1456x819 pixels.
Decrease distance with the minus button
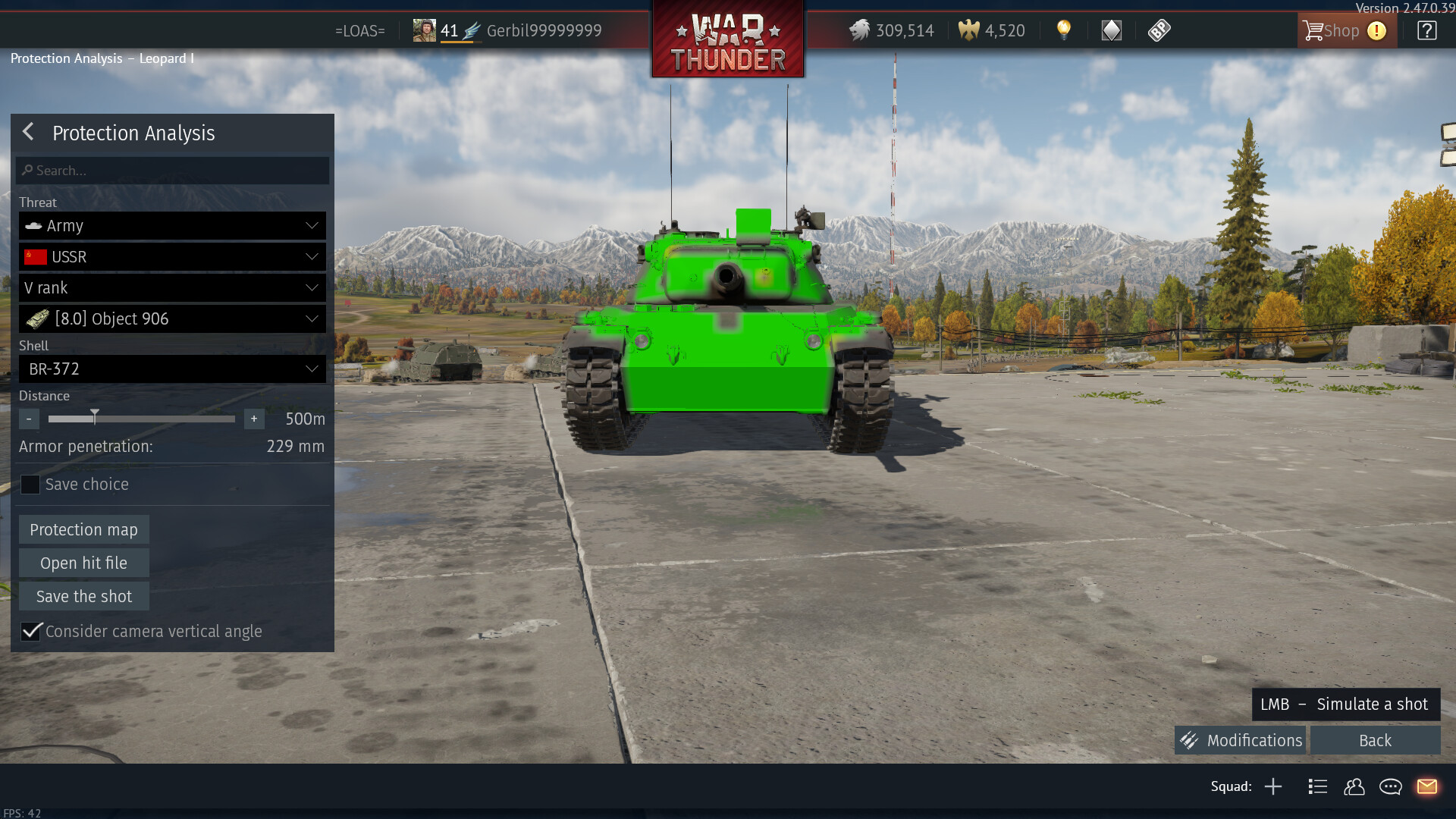[29, 419]
